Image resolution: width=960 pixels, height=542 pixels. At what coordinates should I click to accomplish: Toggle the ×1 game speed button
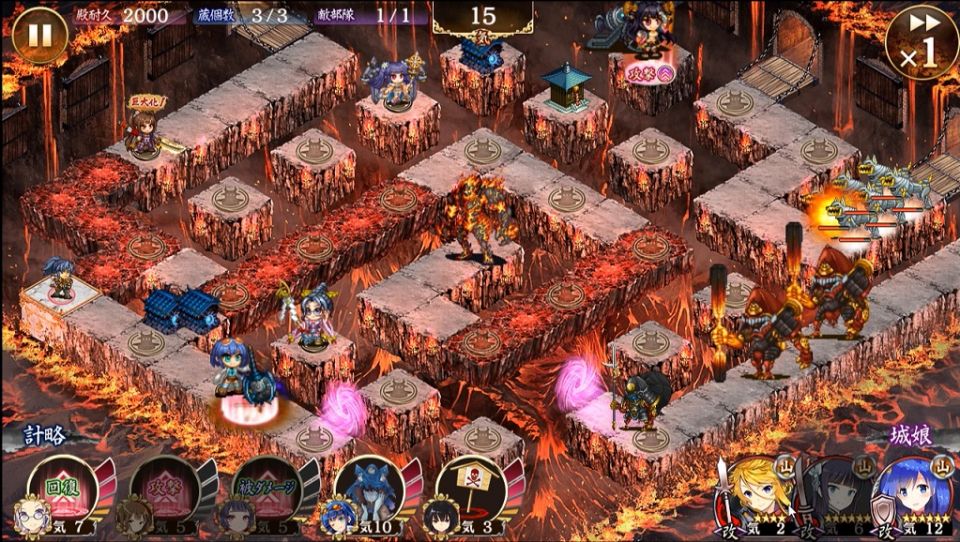(x=920, y=40)
